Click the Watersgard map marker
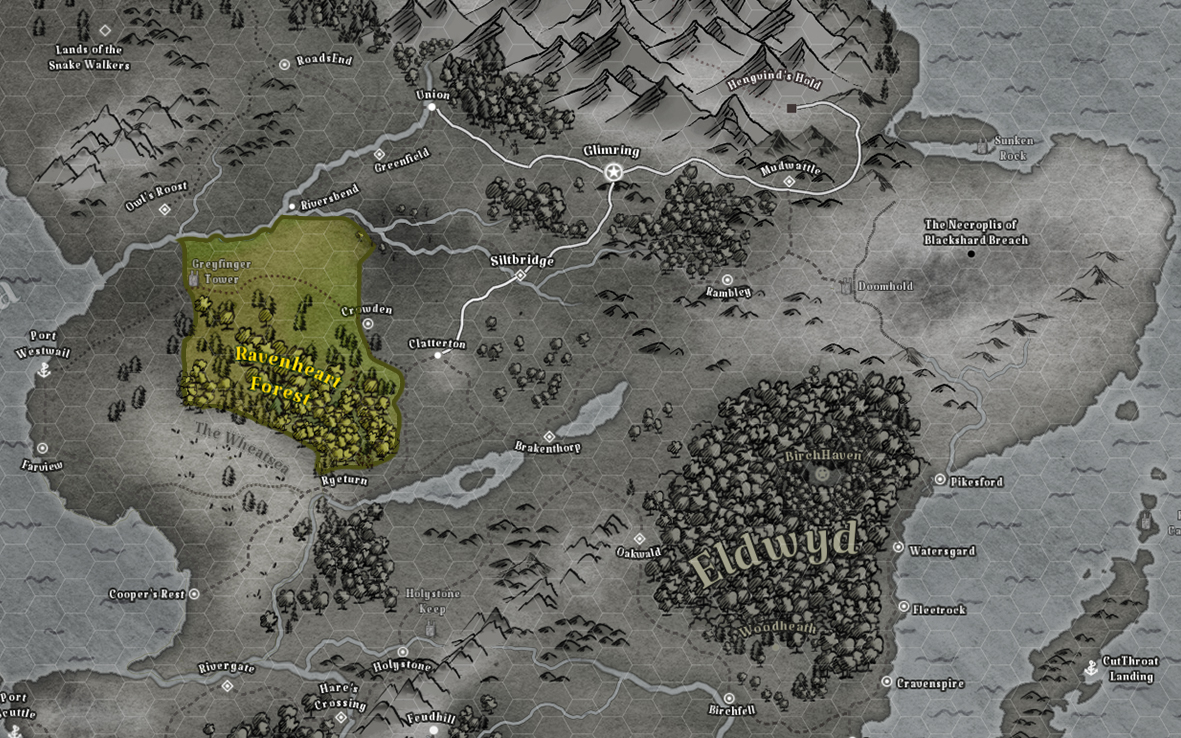 click(x=898, y=548)
